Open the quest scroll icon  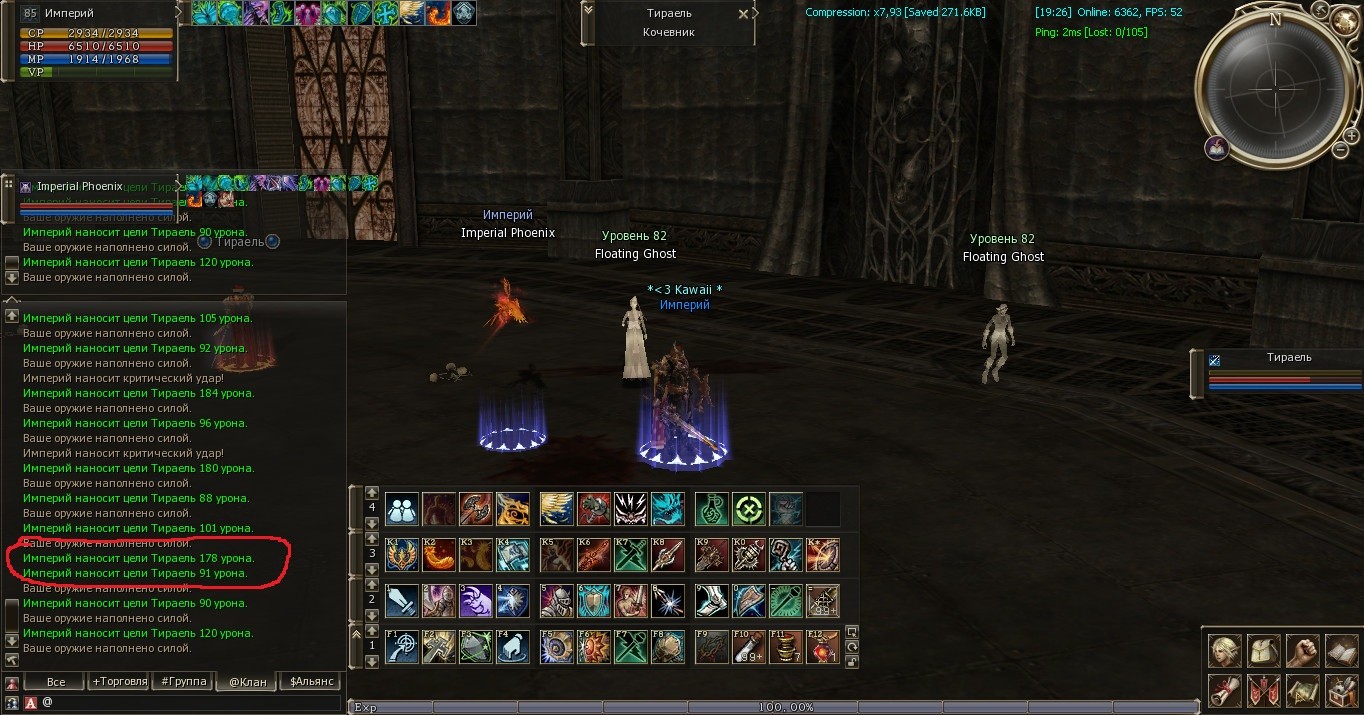click(x=1225, y=690)
